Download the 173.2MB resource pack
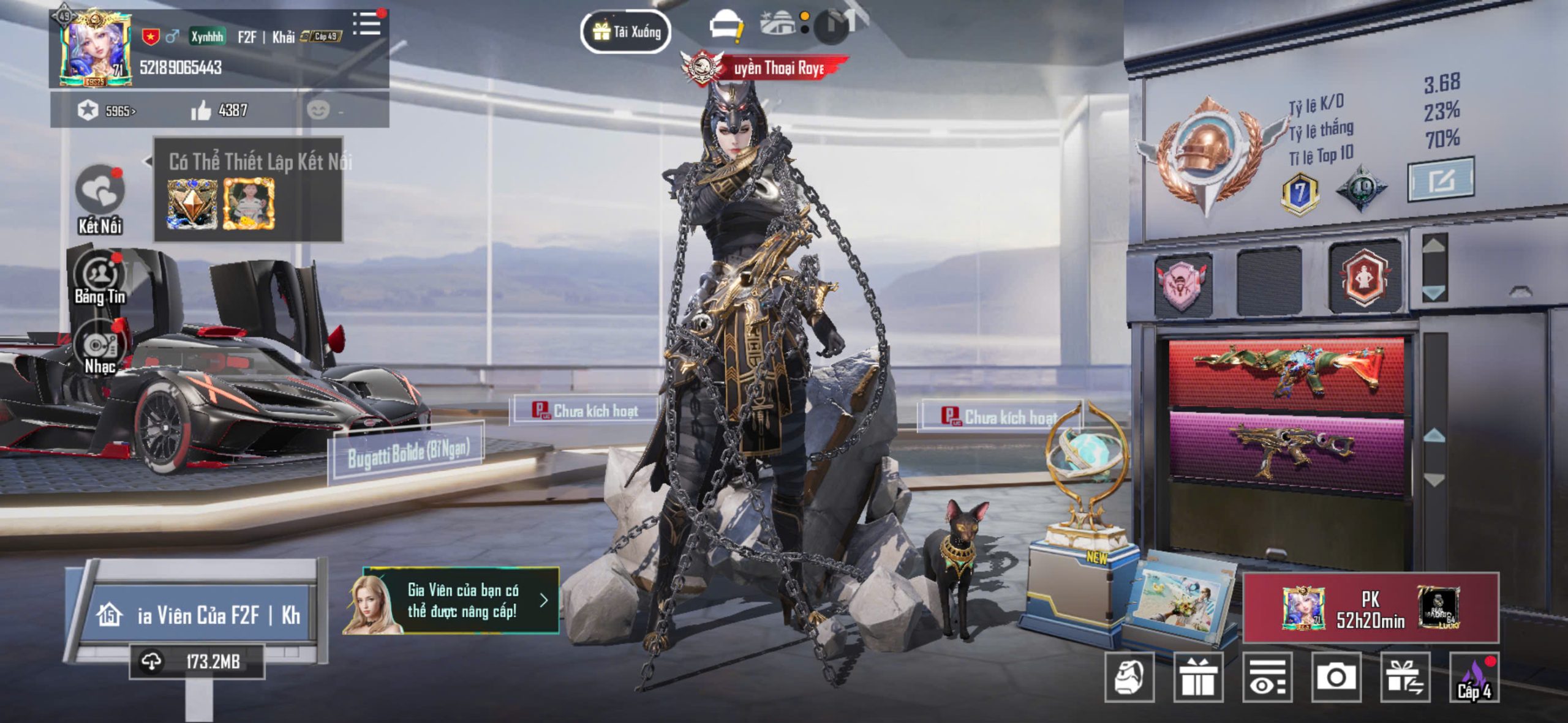The image size is (1568, 723). pos(197,661)
